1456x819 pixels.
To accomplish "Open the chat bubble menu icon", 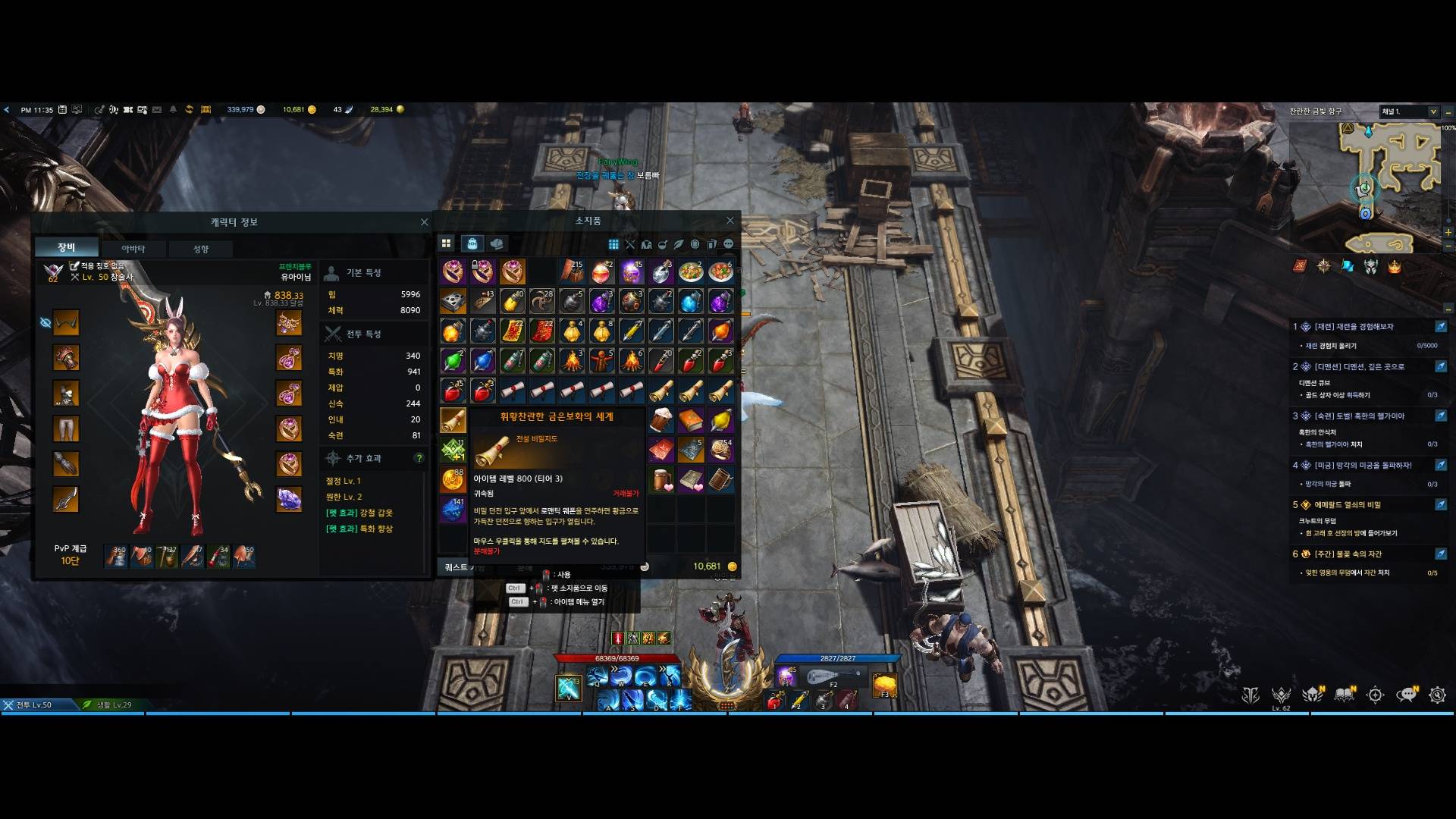I will [x=1407, y=695].
